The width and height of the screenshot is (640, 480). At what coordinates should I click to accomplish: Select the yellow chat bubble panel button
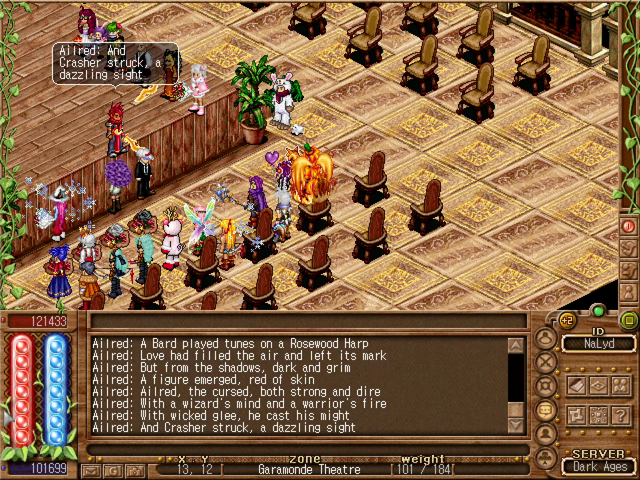click(x=545, y=409)
